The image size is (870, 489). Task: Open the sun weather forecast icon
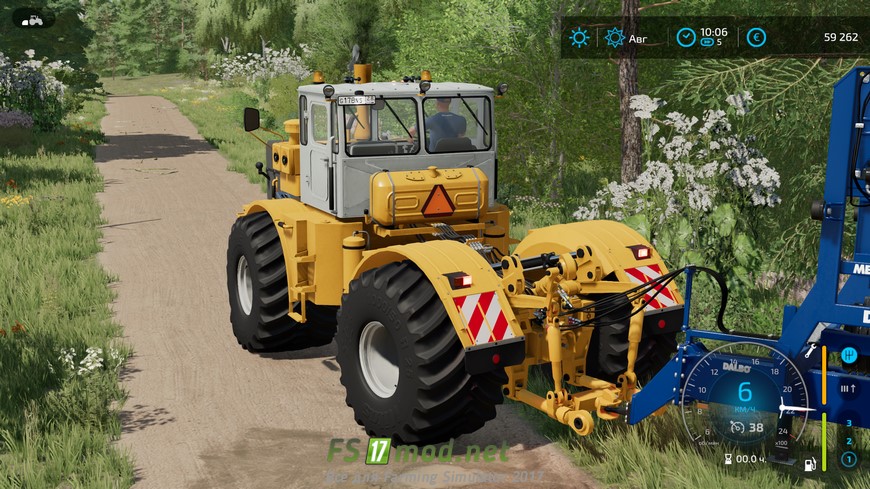579,38
